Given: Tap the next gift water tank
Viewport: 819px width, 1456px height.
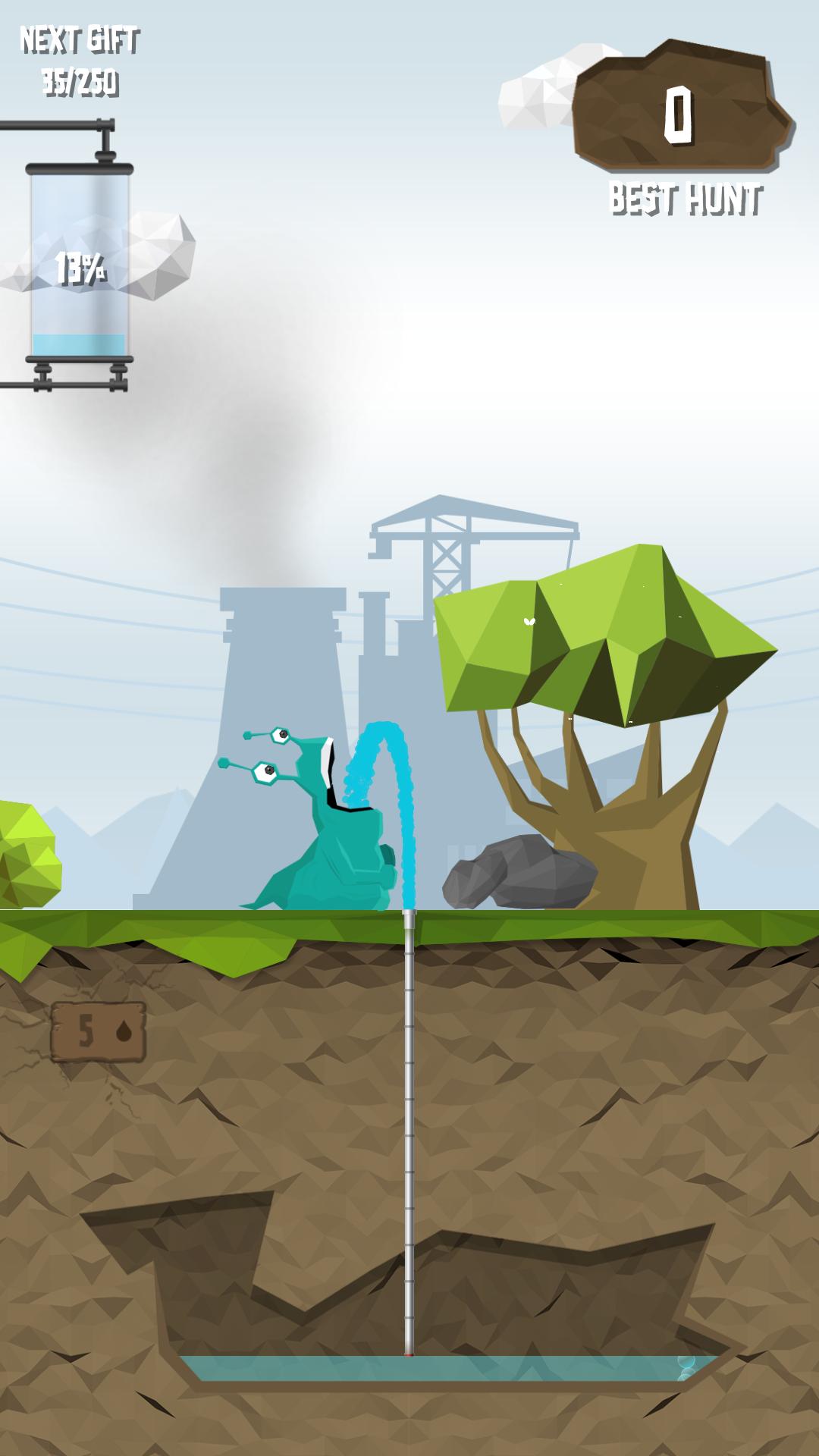Looking at the screenshot, I should 79,262.
